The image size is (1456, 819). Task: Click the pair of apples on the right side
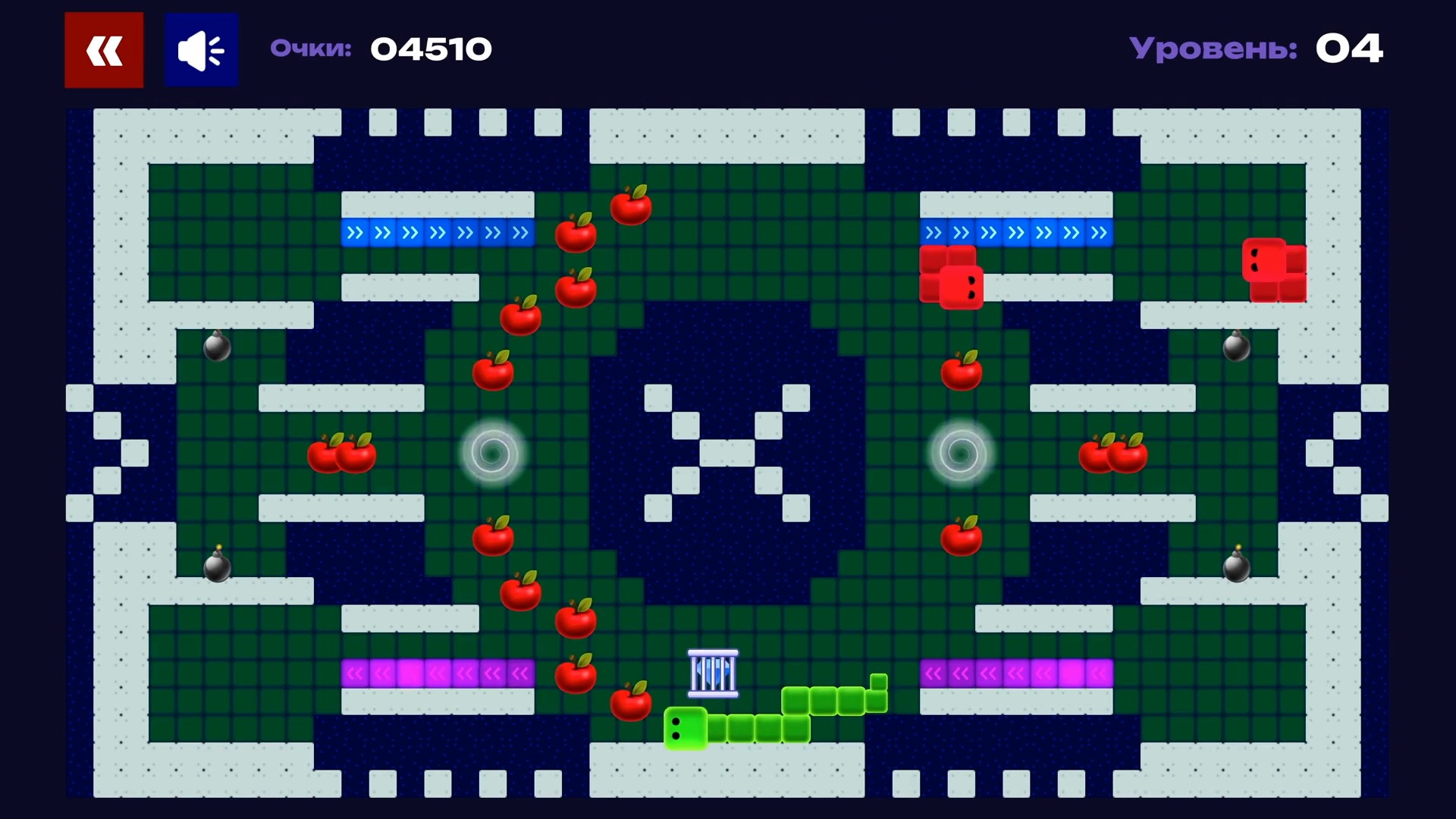click(1112, 455)
